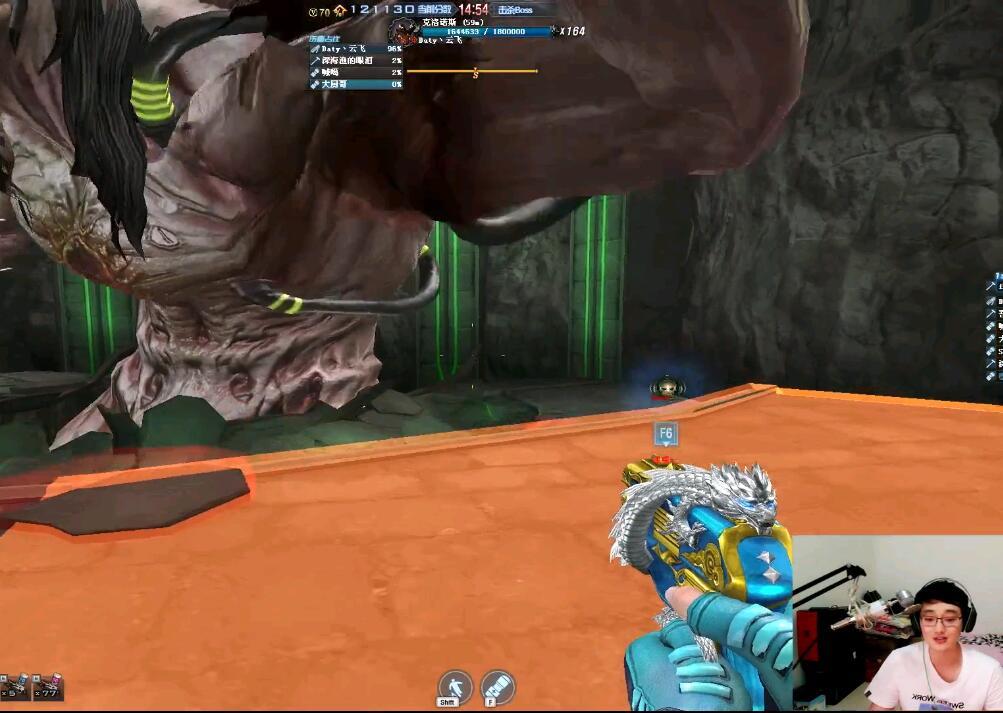
Task: Select the pink-capped item slot with 77
Action: (x=47, y=685)
